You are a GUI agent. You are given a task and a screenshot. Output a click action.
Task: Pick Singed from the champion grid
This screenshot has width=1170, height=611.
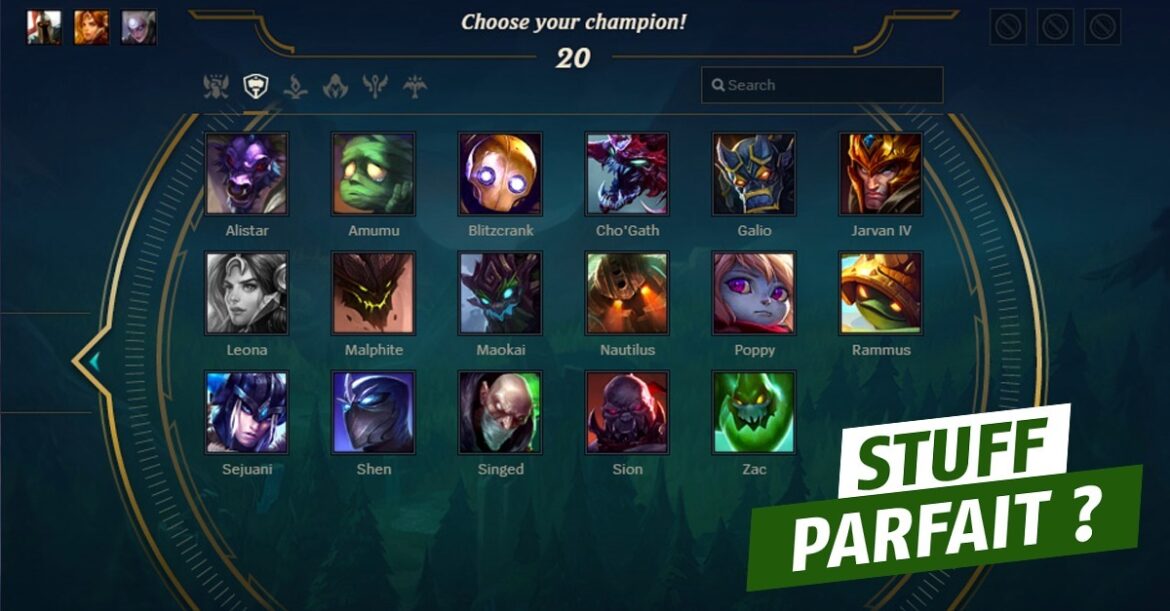500,412
